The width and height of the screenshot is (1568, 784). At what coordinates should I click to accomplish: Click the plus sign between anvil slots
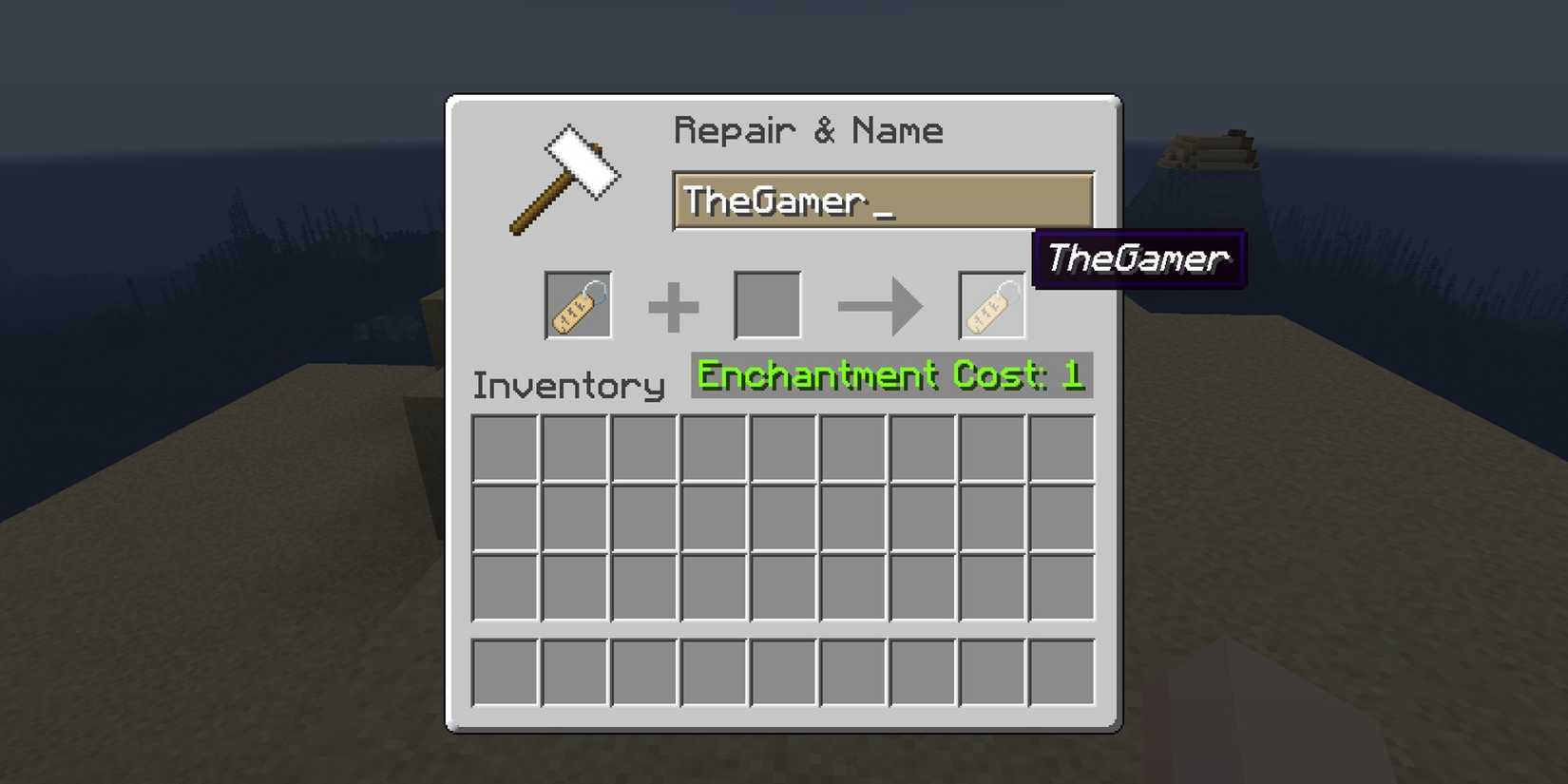coord(674,304)
